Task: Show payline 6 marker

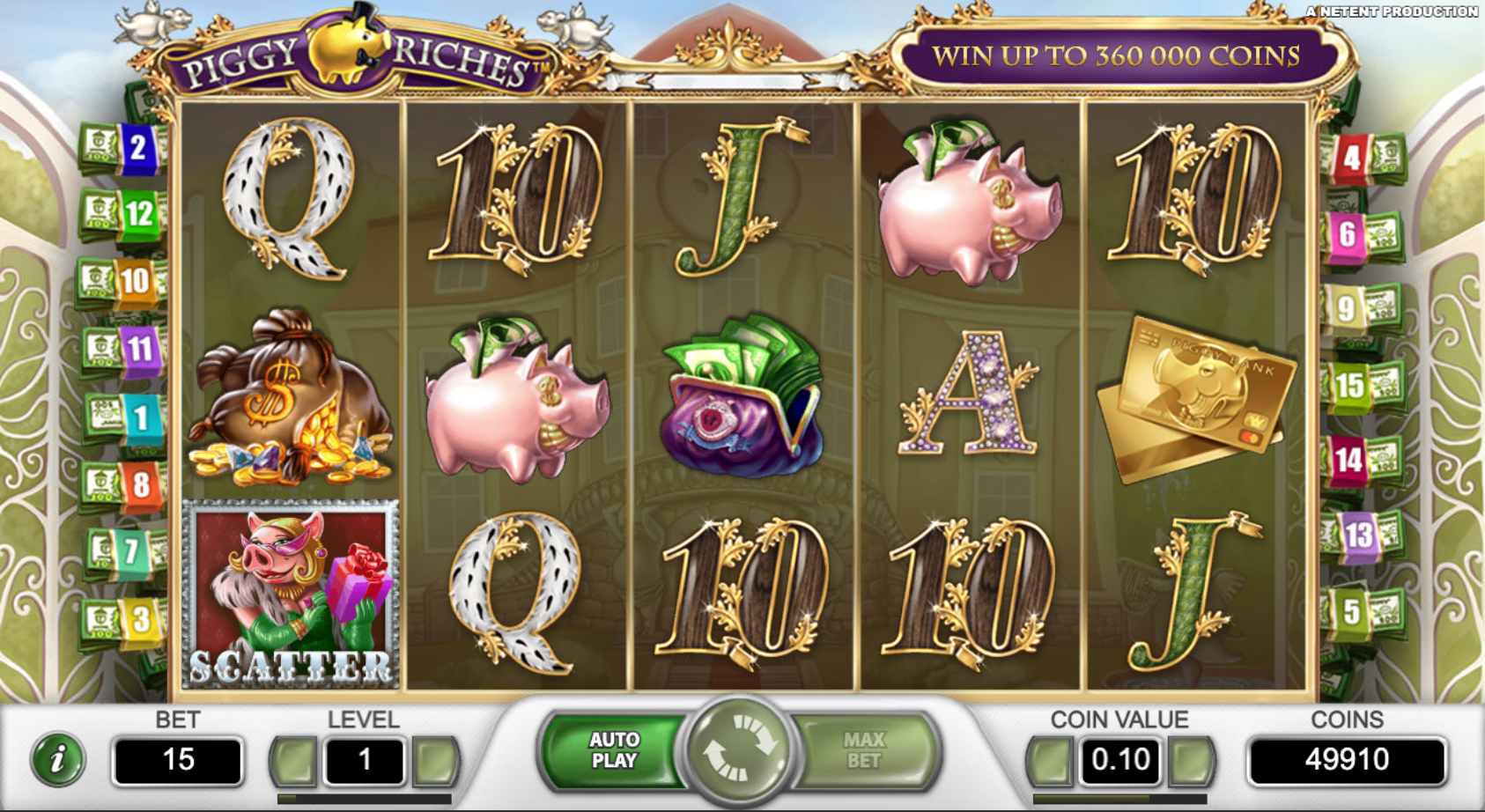Action: [x=1347, y=234]
